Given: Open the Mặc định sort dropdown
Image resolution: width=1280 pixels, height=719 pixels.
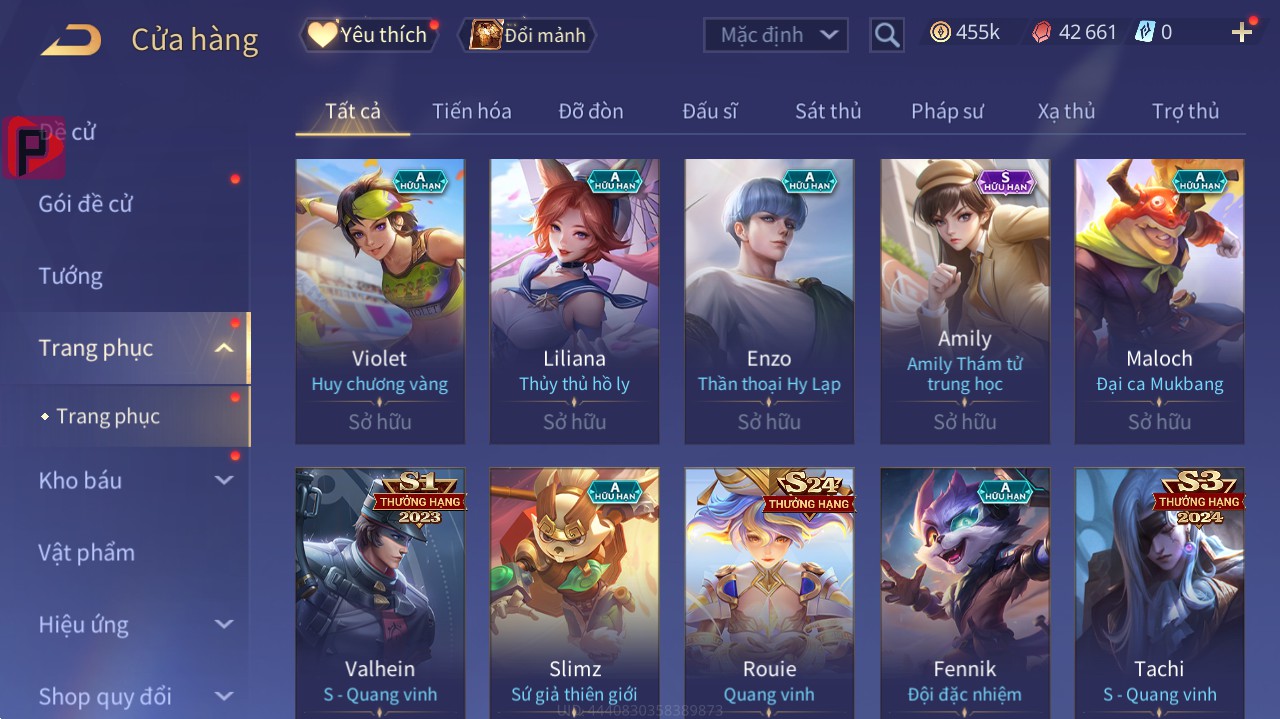Looking at the screenshot, I should tap(775, 35).
